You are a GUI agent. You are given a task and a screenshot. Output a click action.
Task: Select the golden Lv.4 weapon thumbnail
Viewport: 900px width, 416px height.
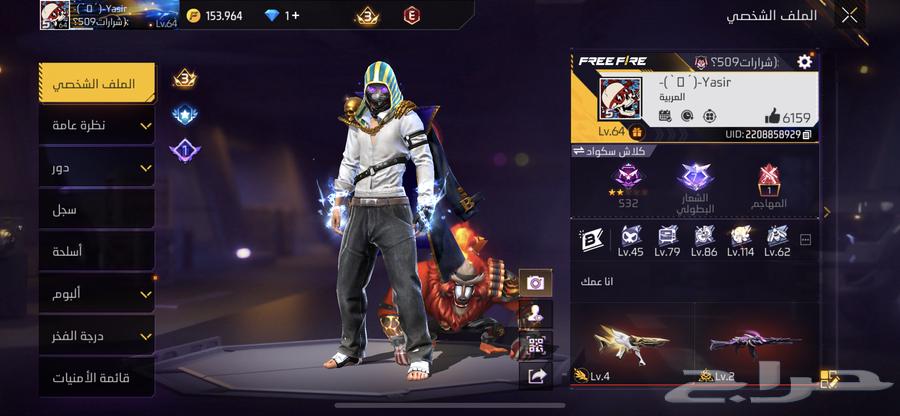[632, 344]
